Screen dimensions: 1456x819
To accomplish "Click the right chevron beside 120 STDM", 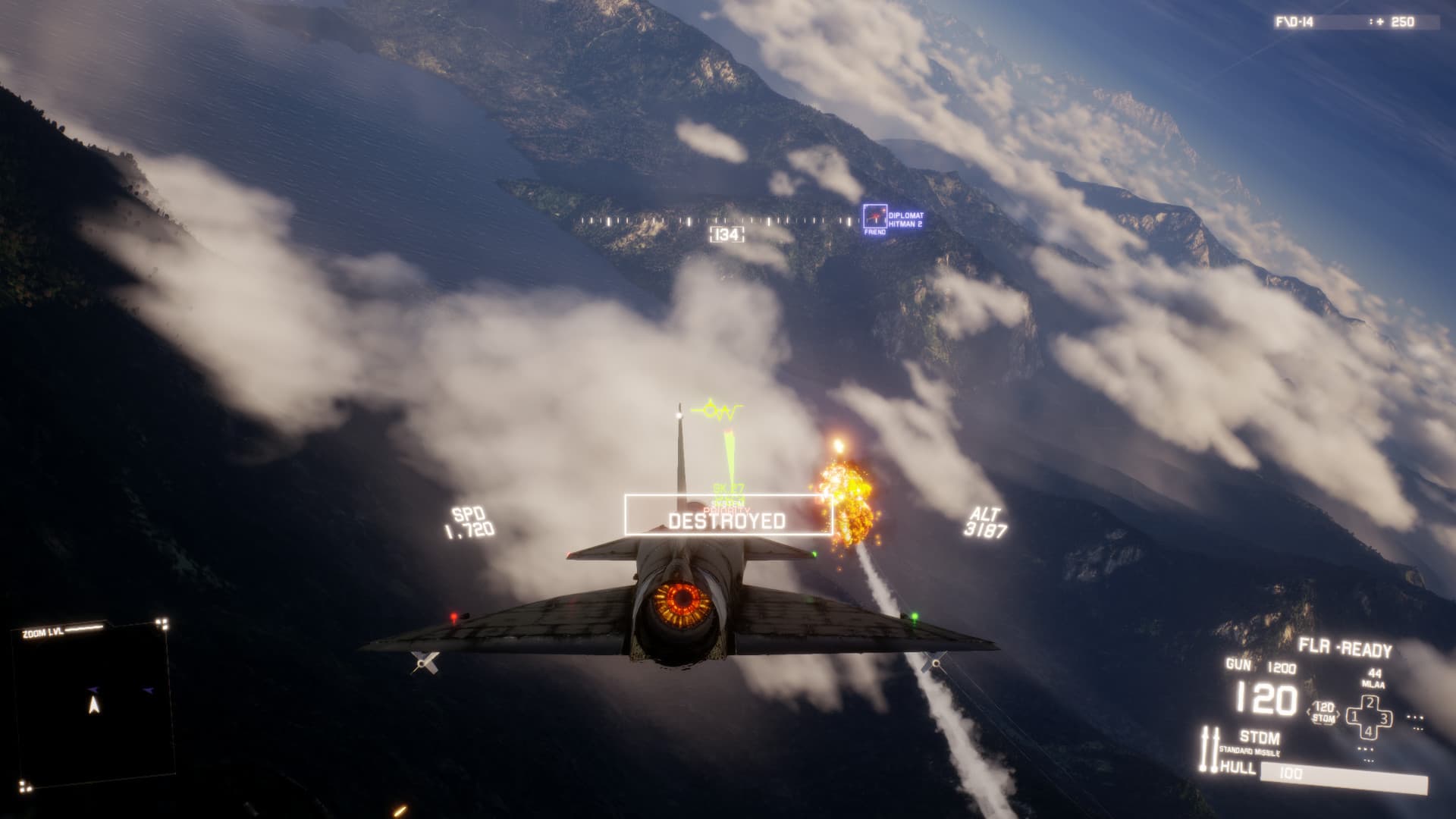I will 1338,714.
